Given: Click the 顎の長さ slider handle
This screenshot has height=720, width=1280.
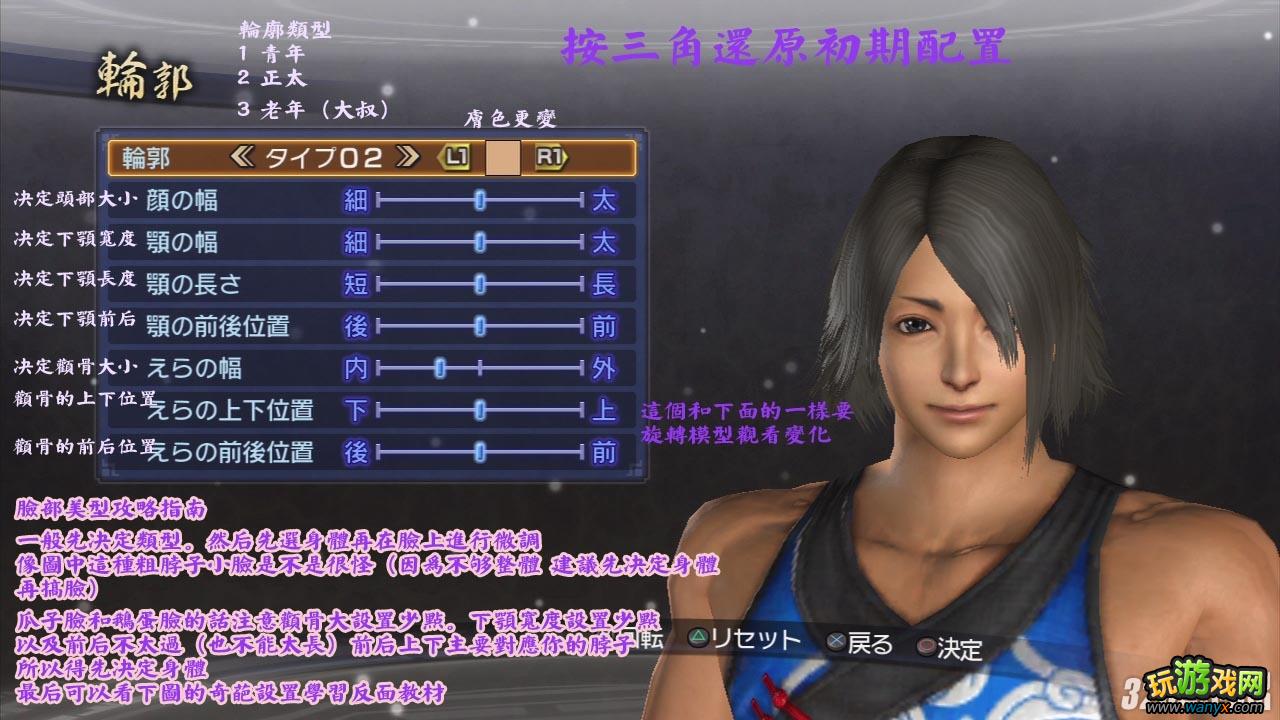Looking at the screenshot, I should (480, 281).
